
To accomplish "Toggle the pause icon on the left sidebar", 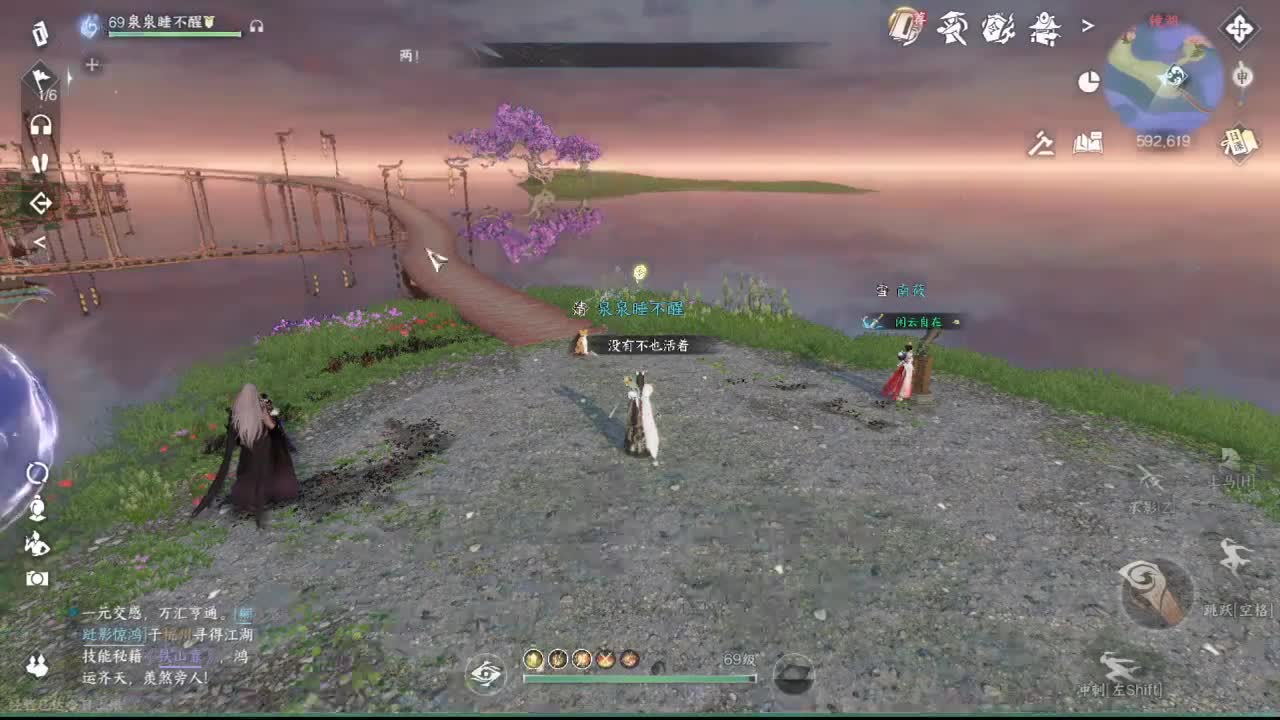I will (41, 162).
